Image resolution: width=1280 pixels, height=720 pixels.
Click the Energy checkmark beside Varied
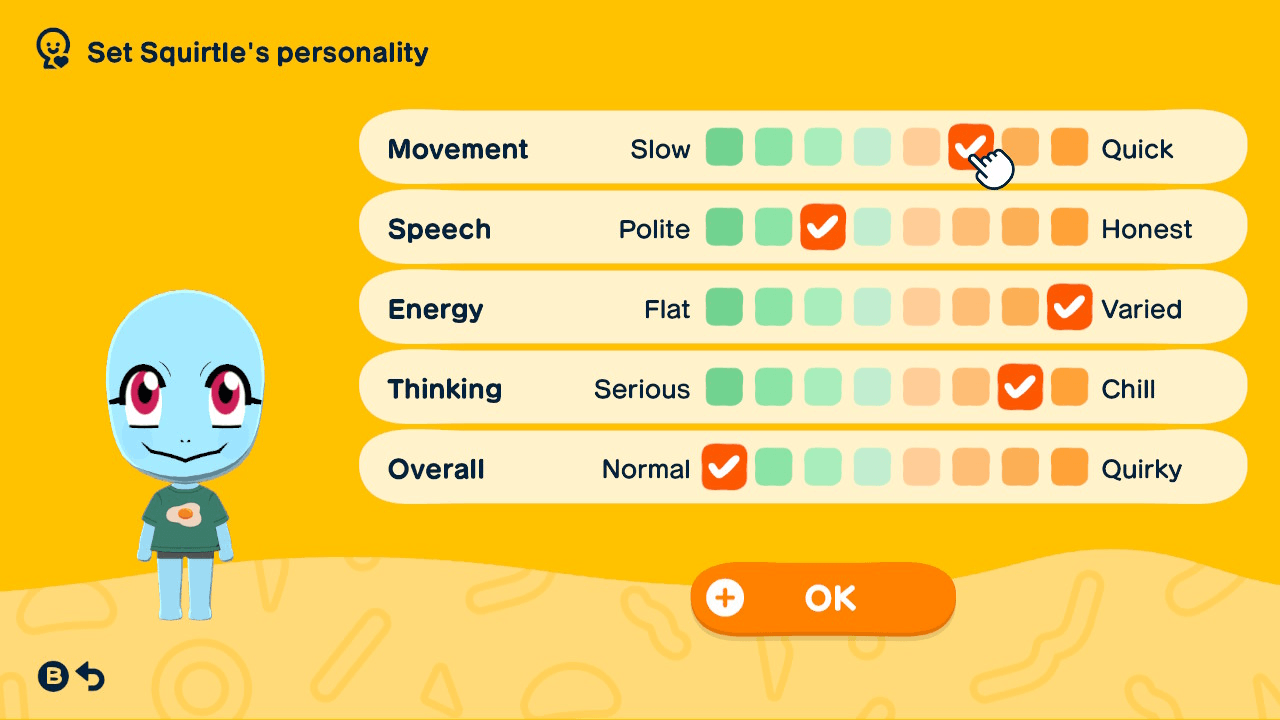tap(1069, 308)
